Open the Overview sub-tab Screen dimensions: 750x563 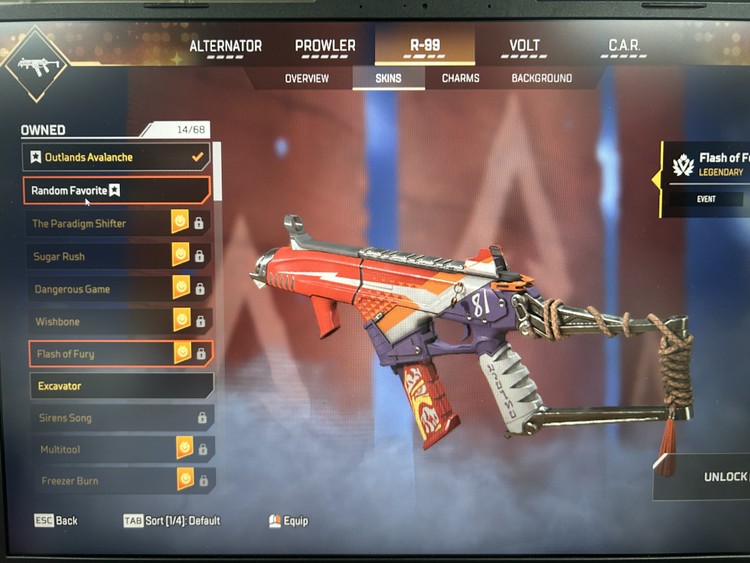[307, 78]
